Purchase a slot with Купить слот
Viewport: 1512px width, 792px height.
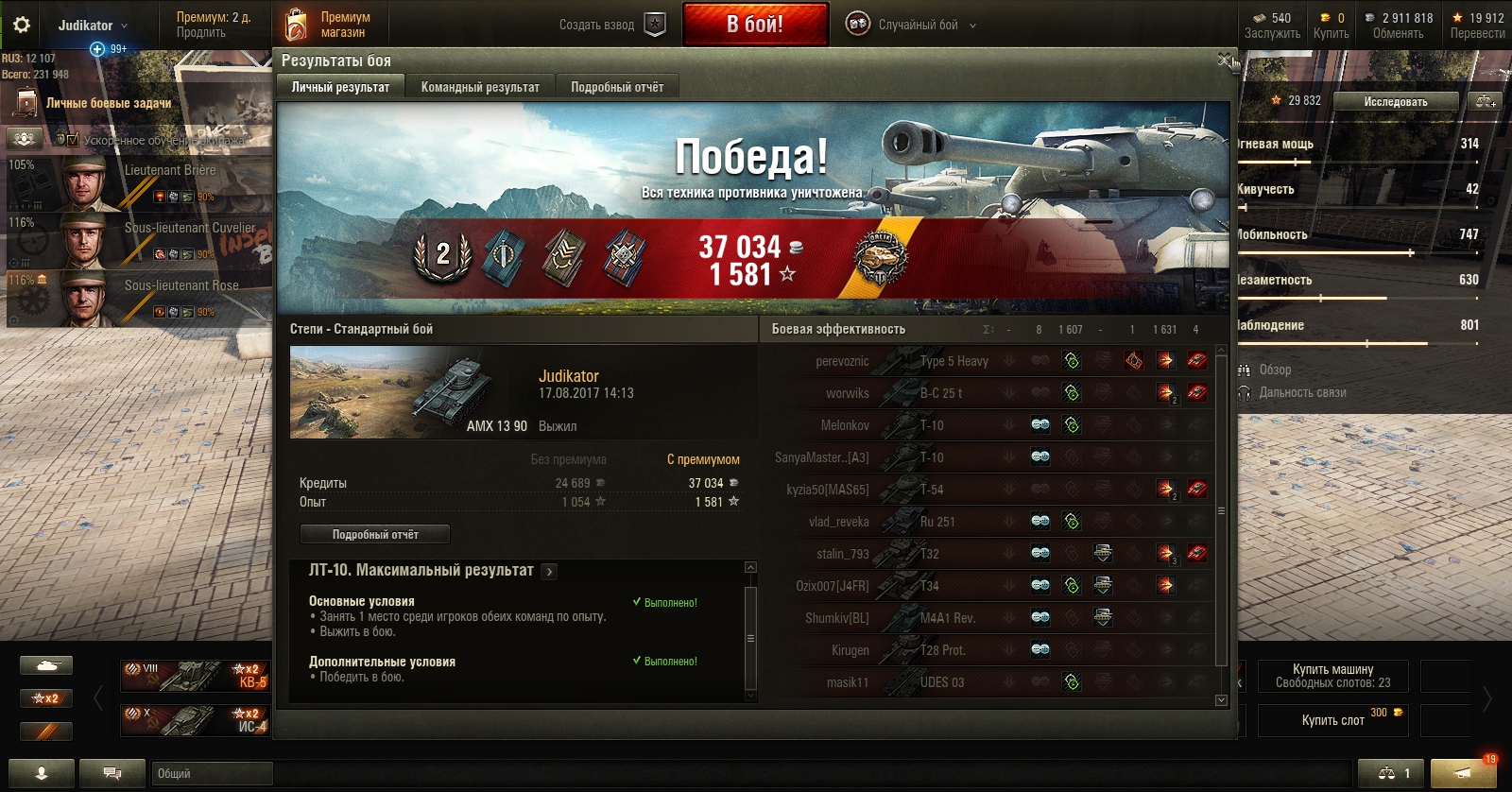[1332, 720]
